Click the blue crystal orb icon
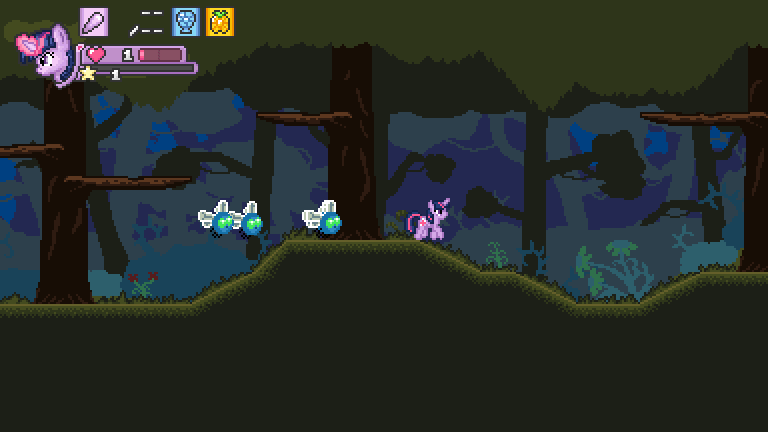 [x=185, y=22]
